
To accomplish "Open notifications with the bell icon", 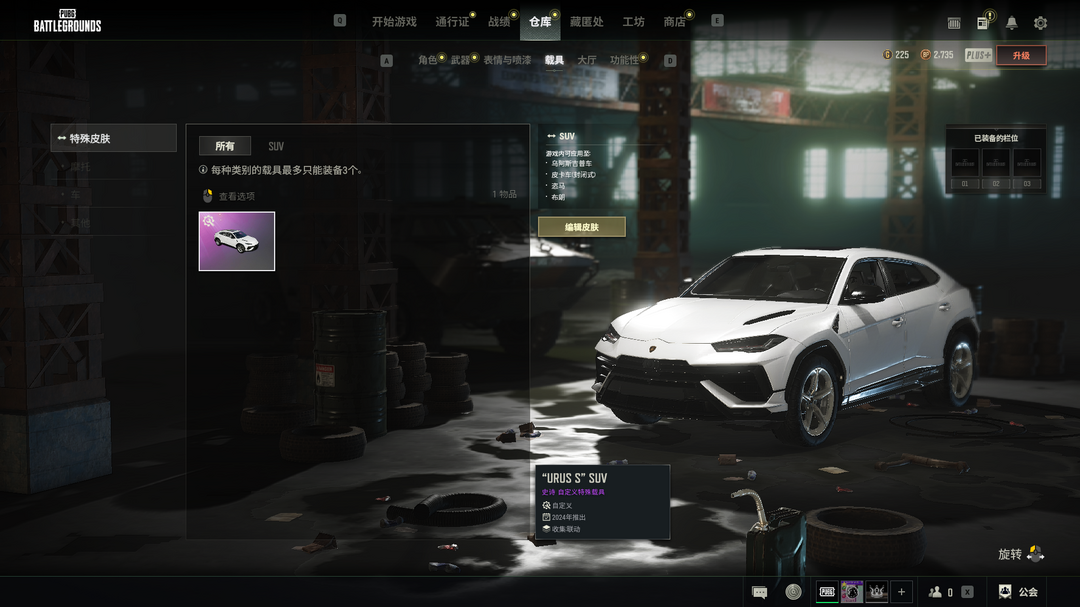I will pyautogui.click(x=1011, y=23).
